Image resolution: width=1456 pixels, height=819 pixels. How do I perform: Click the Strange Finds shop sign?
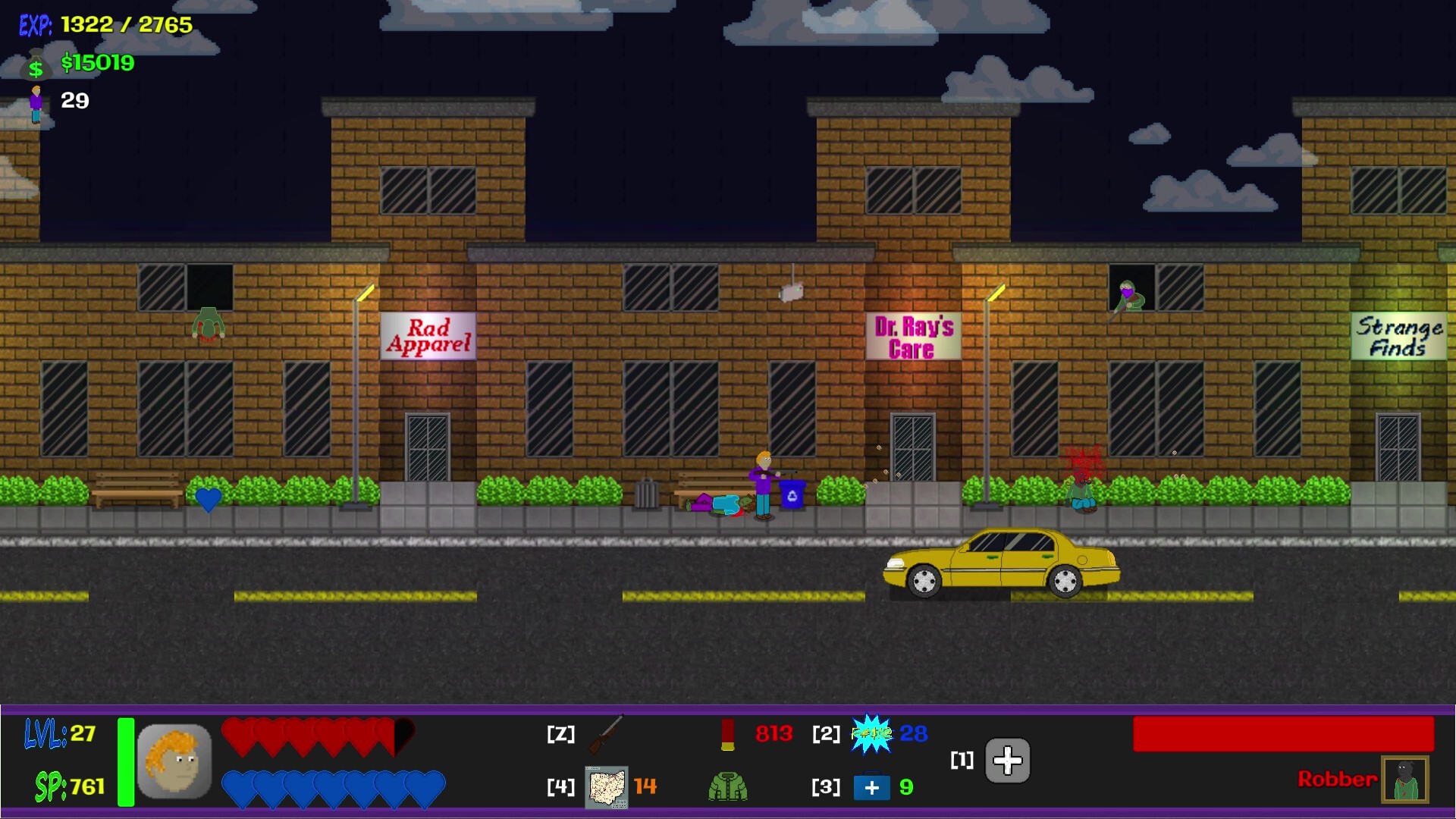[x=1399, y=336]
